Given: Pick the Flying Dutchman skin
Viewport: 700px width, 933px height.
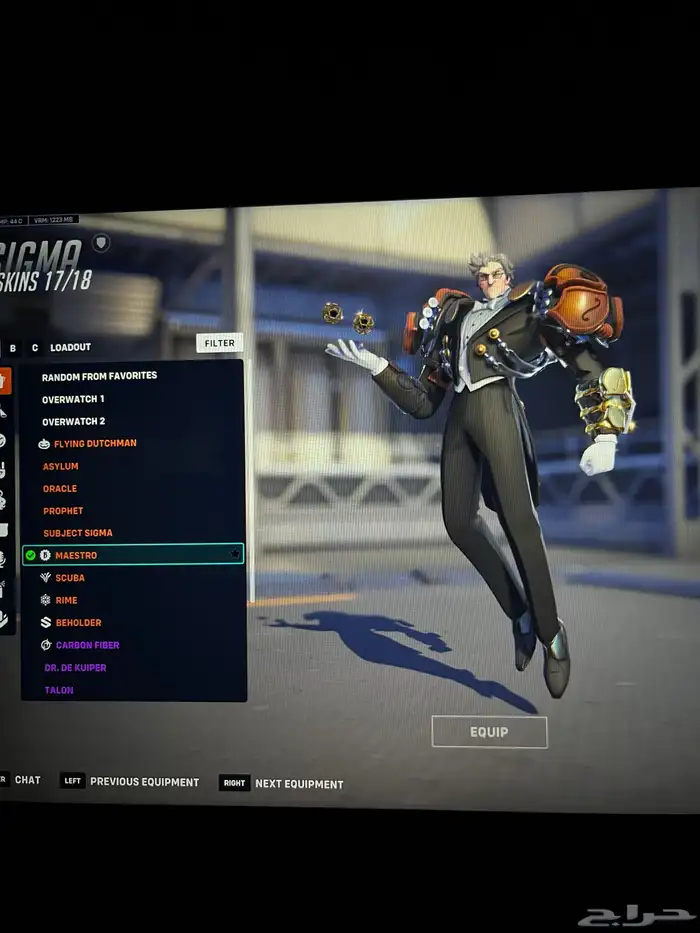Looking at the screenshot, I should [x=95, y=443].
